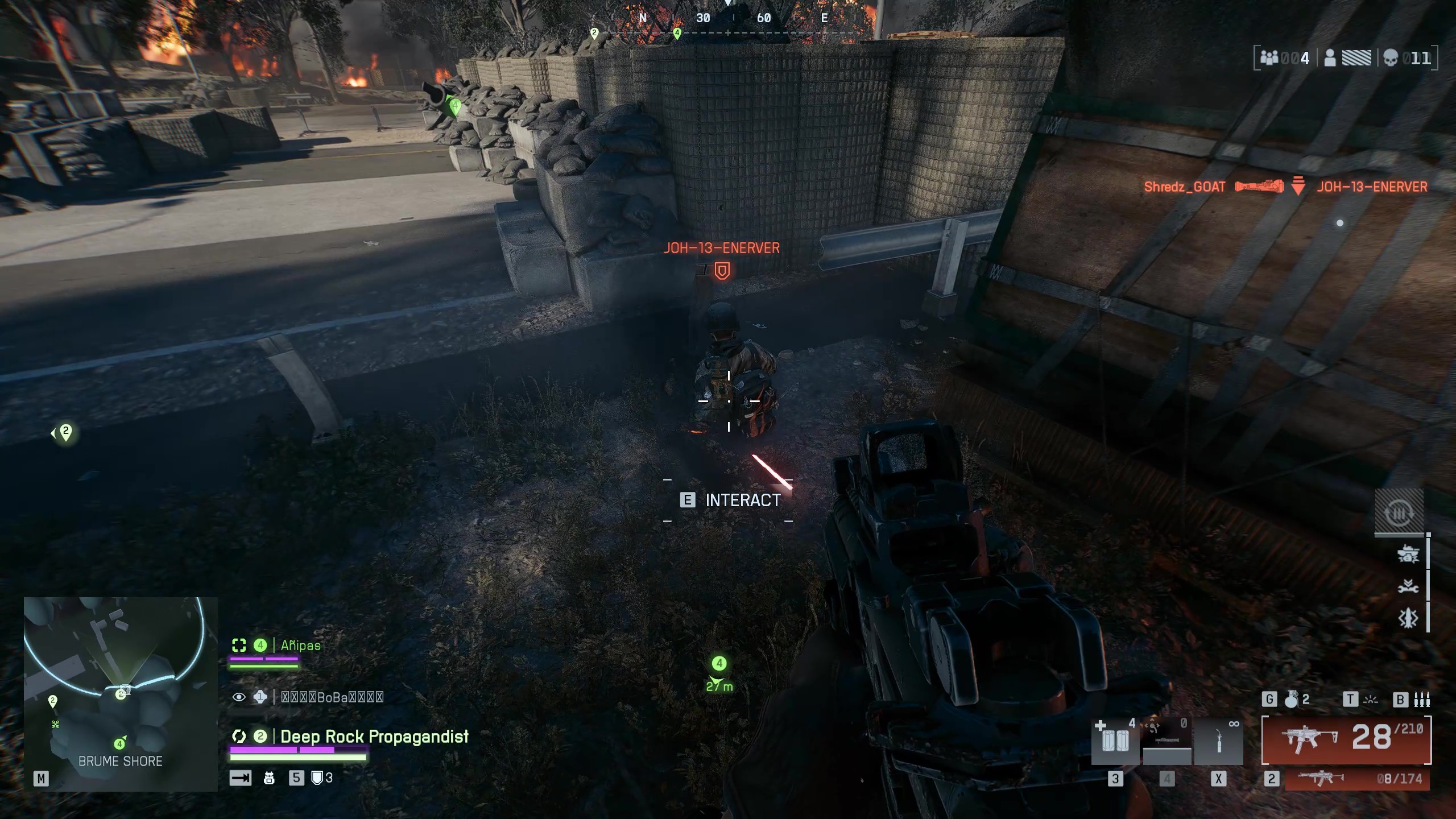Click the anti-vehicle damage bonus icon
This screenshot has height=819, width=1456.
coord(1408,554)
